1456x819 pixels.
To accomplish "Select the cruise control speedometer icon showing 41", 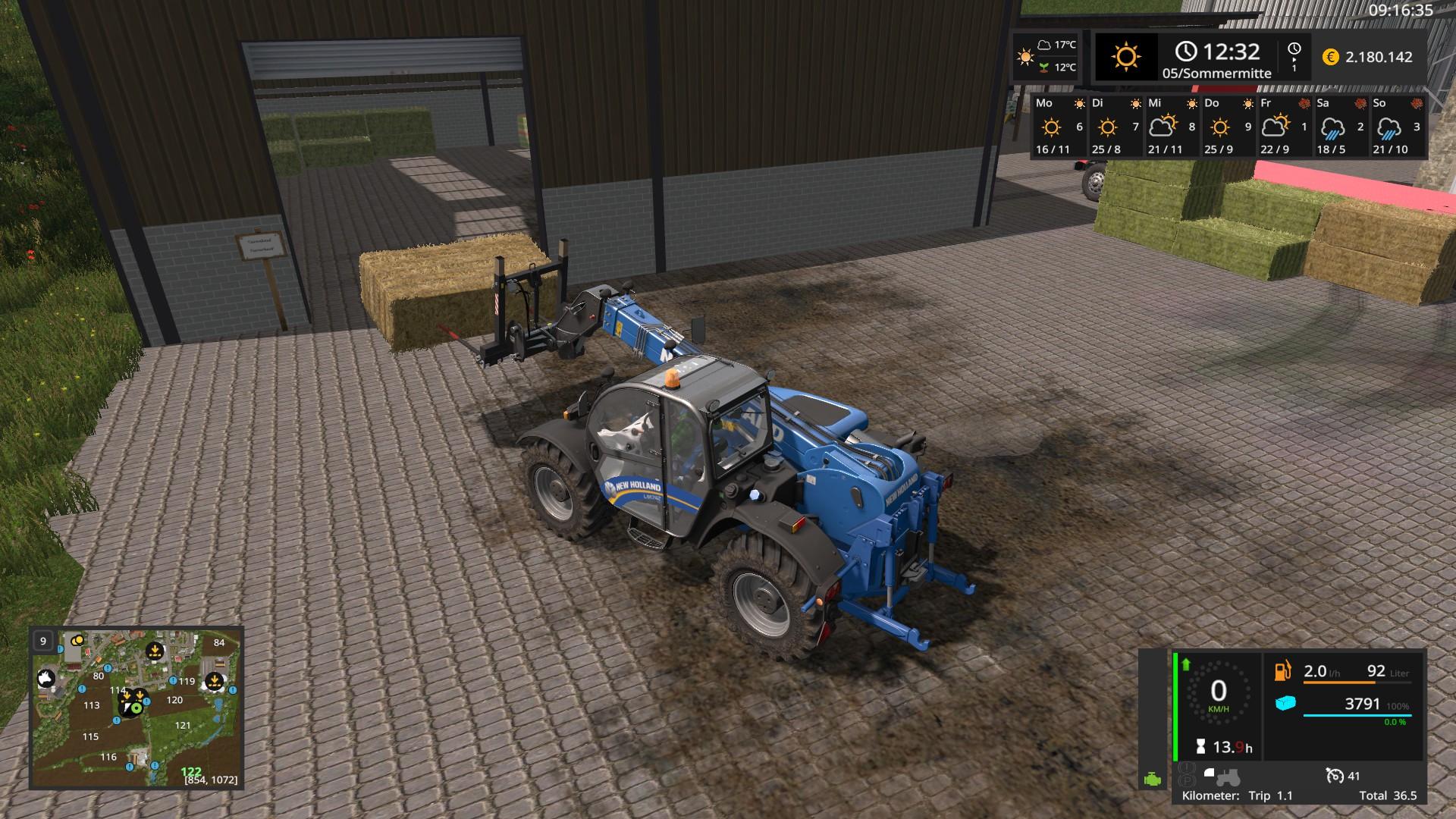I will click(1335, 777).
